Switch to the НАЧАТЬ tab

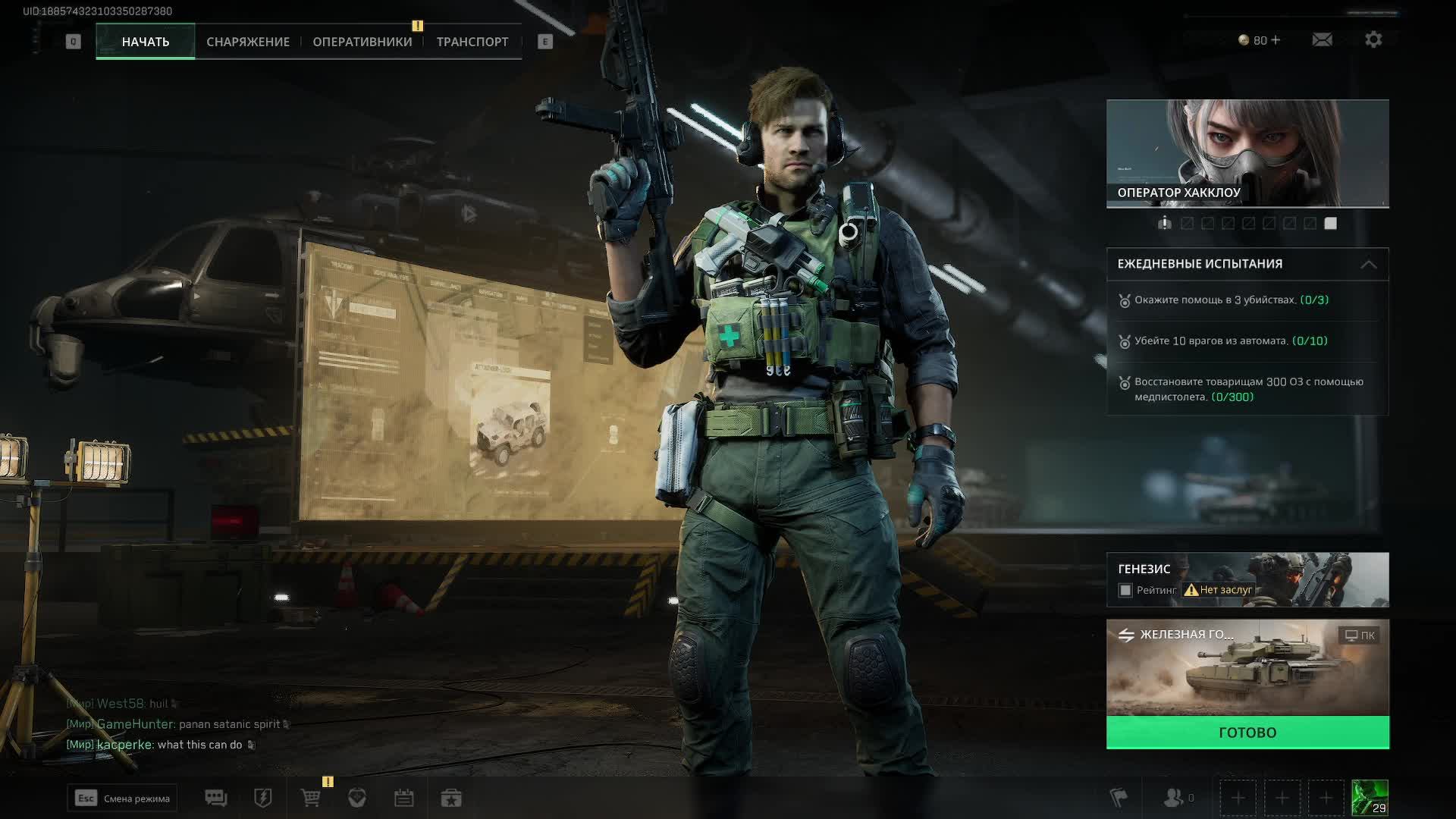tap(145, 42)
